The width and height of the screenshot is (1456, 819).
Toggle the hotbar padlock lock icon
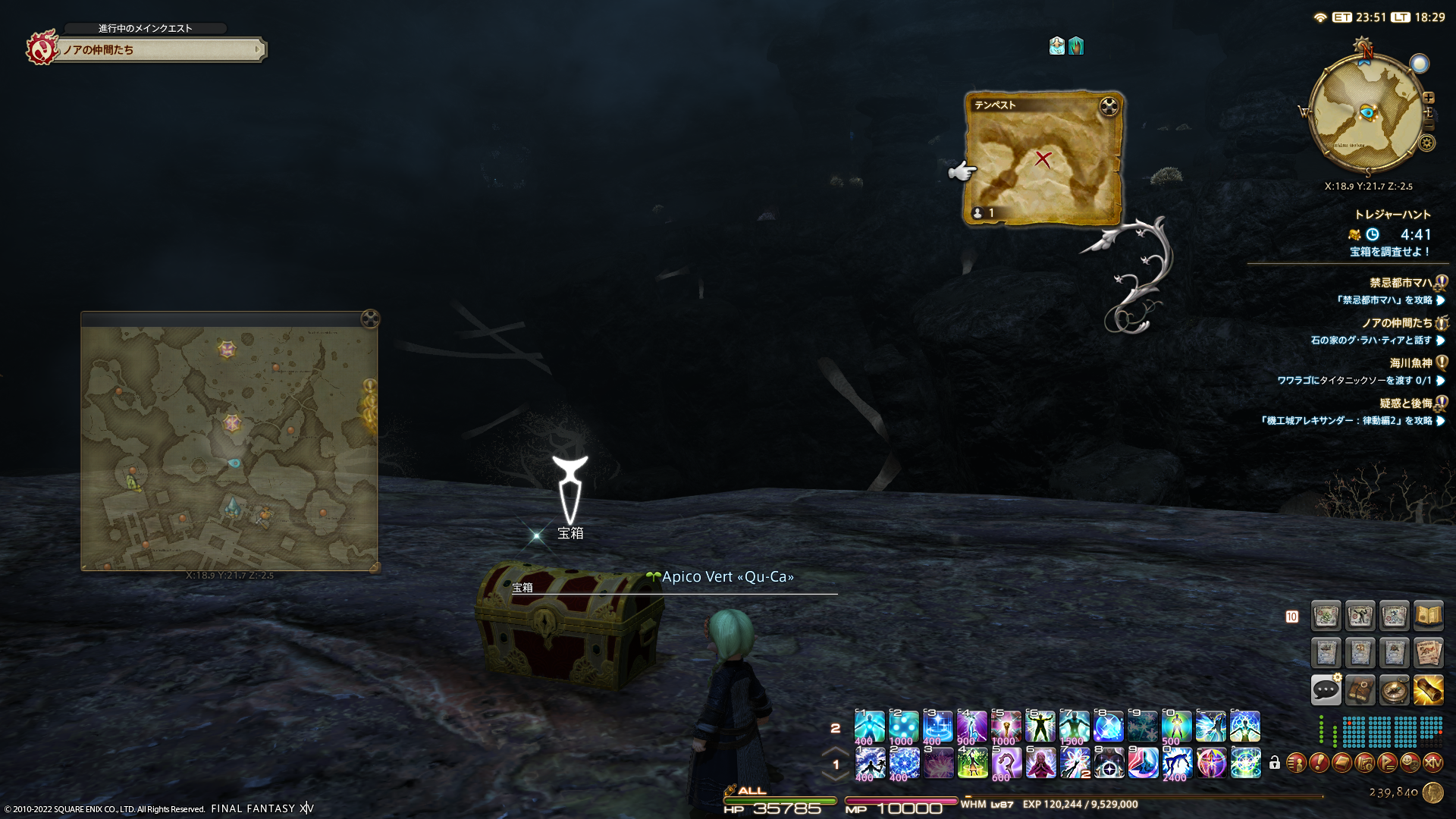[1275, 763]
